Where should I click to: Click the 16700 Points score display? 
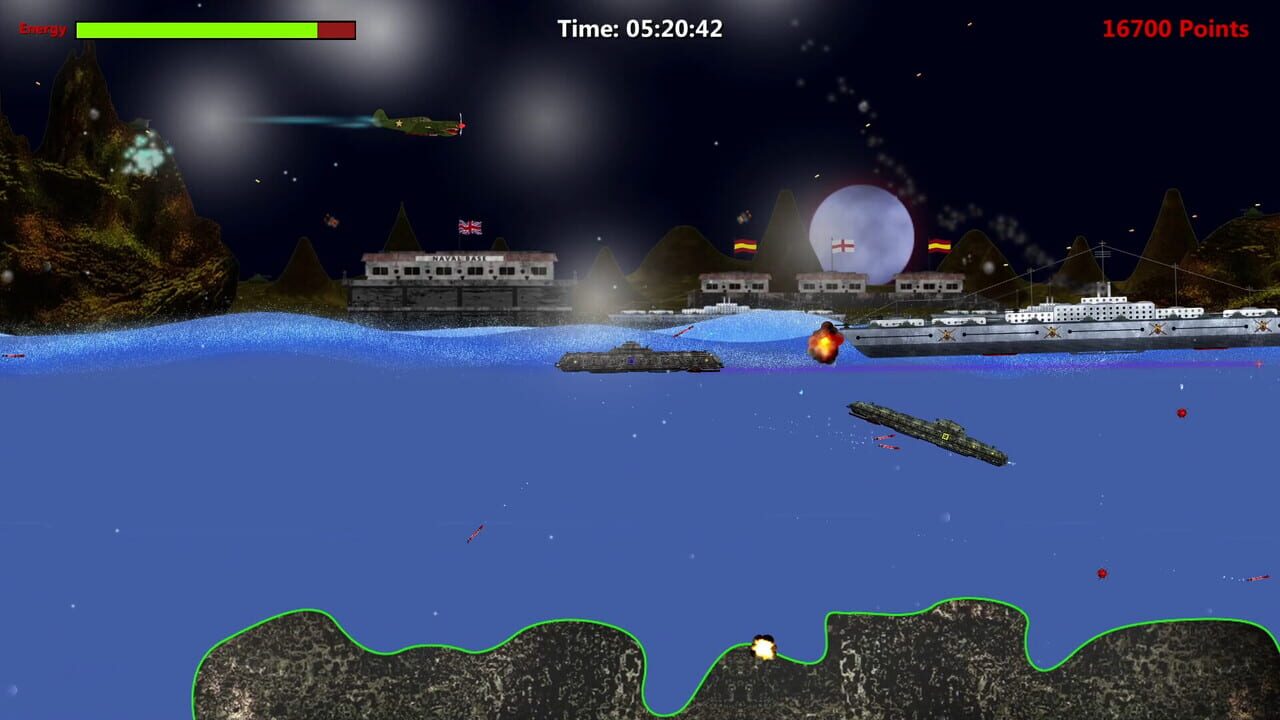click(1172, 29)
